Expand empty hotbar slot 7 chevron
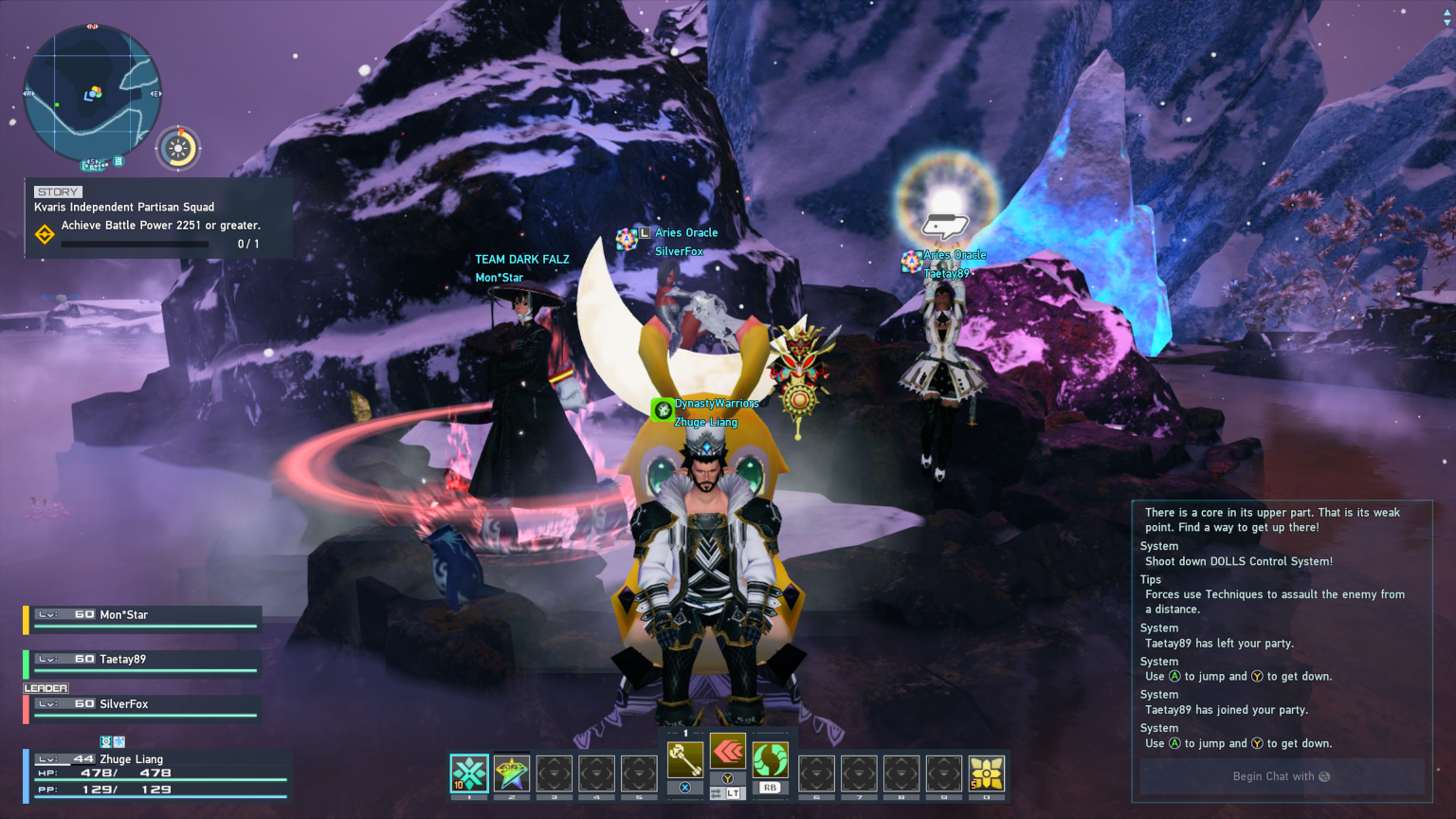The height and width of the screenshot is (819, 1456). point(859,774)
